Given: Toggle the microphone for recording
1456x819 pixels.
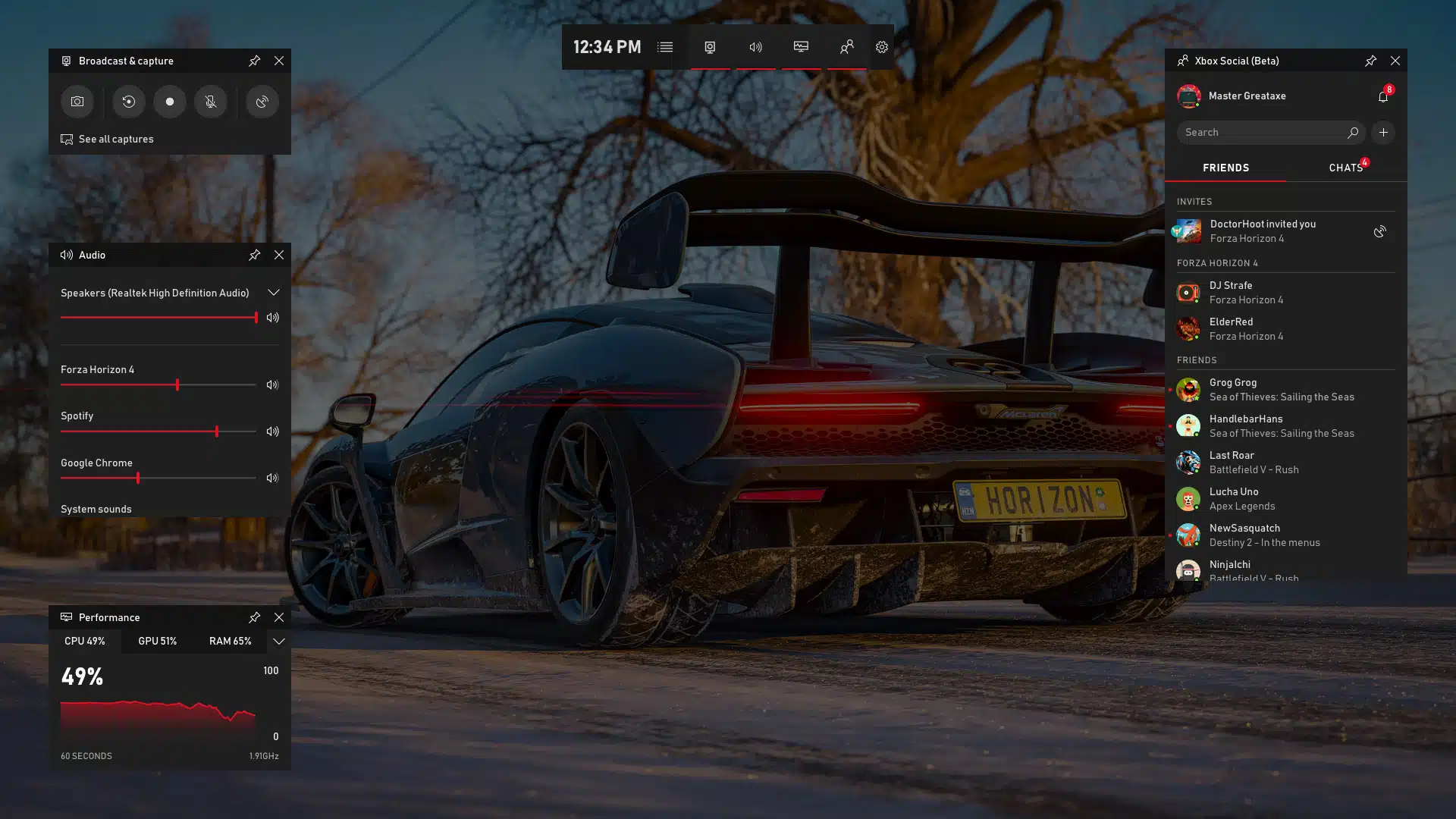Looking at the screenshot, I should coord(210,101).
